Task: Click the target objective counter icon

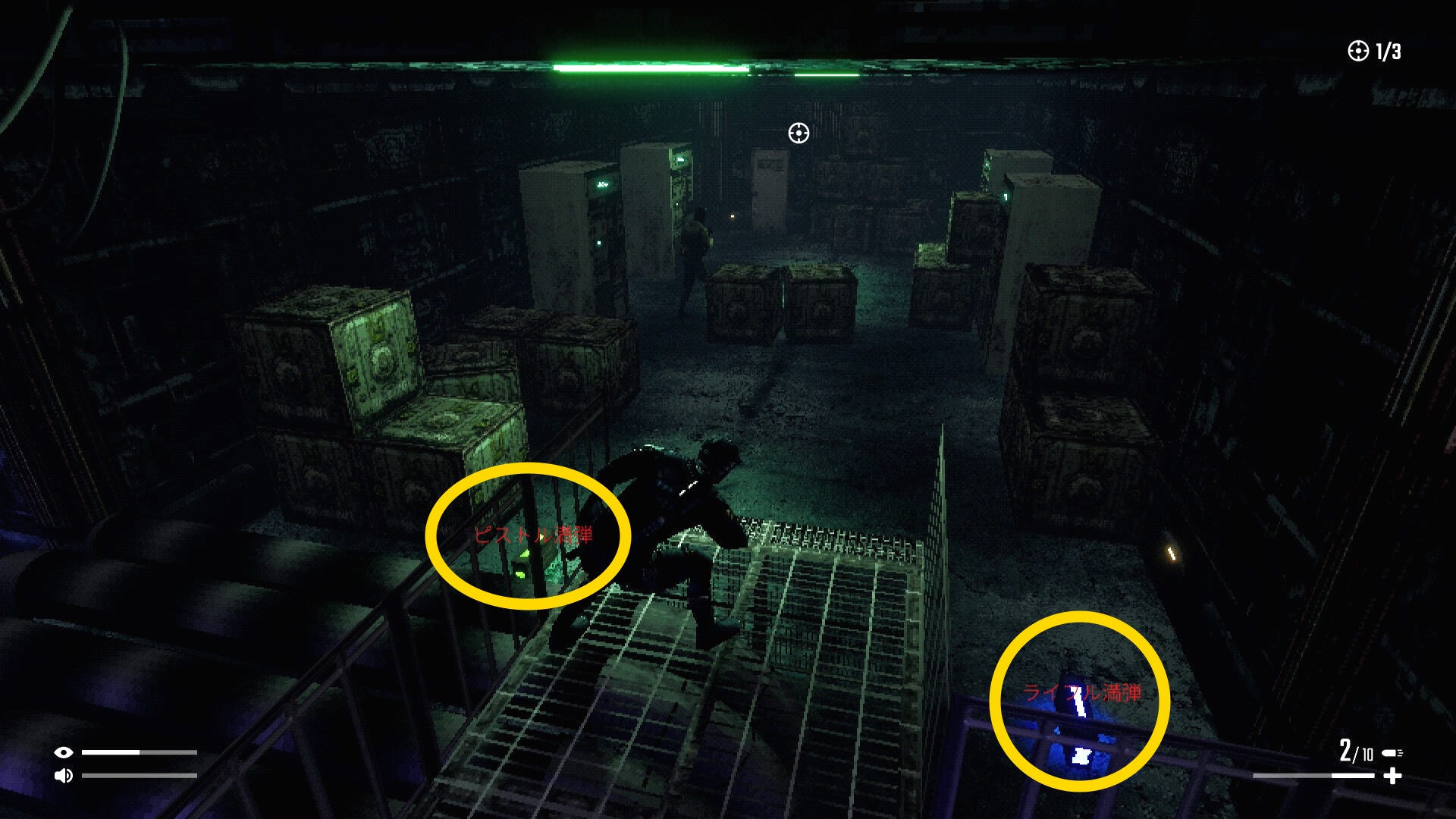Action: pos(1357,51)
